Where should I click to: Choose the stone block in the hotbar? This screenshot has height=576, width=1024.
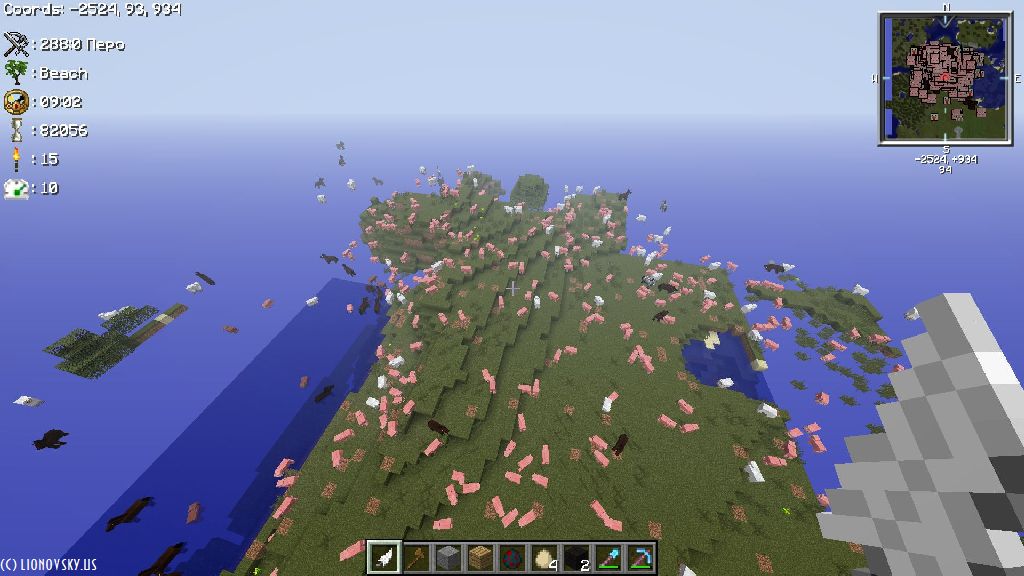tap(448, 557)
